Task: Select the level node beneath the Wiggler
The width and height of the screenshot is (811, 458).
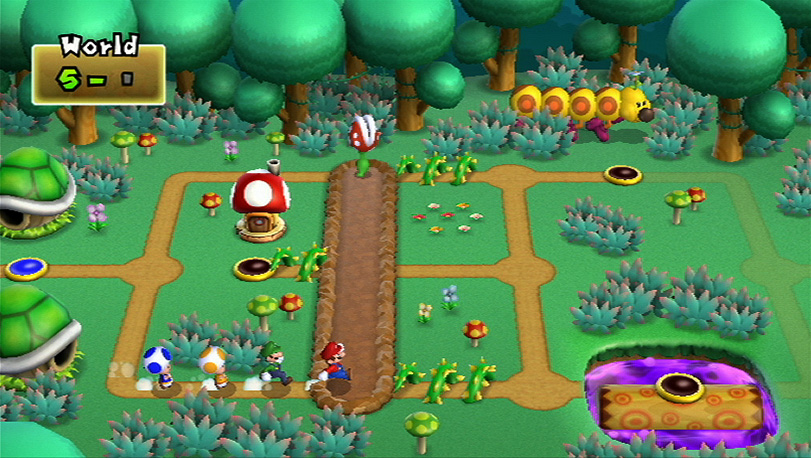Action: pos(622,175)
